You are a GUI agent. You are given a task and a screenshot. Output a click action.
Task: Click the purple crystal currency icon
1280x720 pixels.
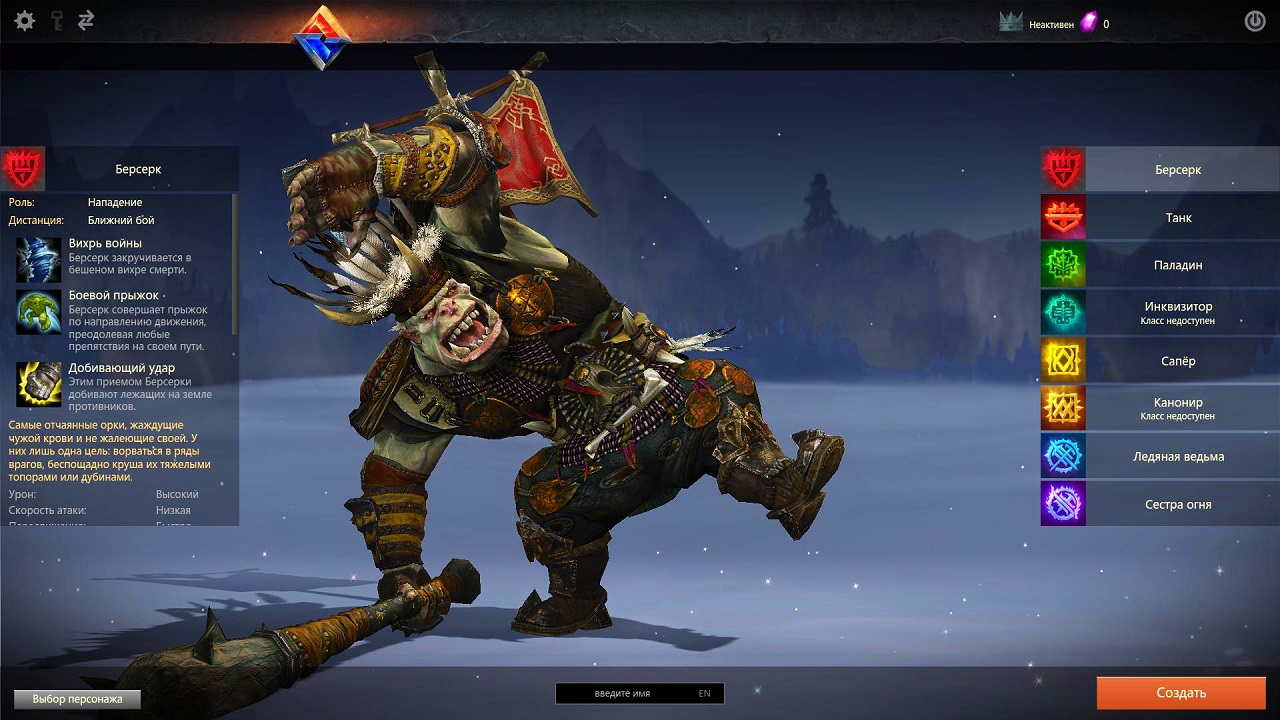[x=1088, y=23]
